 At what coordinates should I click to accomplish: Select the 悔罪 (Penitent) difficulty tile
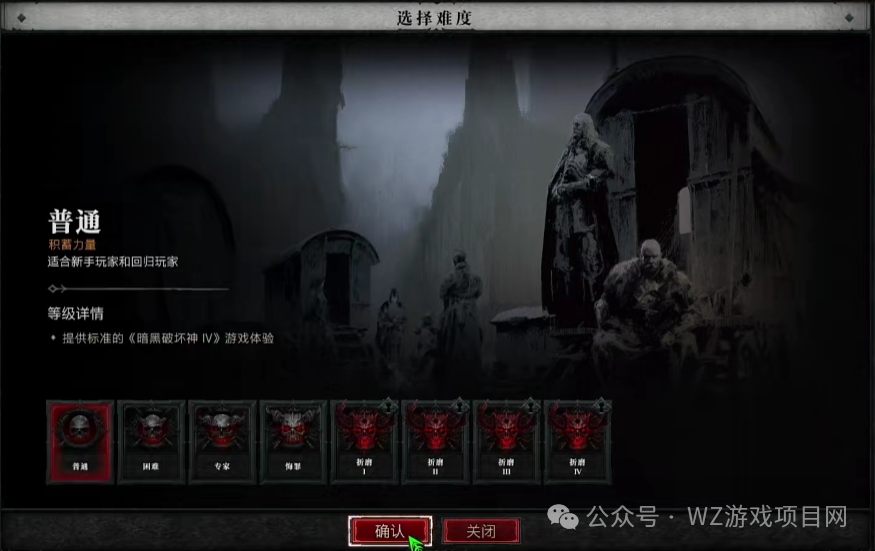click(x=293, y=441)
